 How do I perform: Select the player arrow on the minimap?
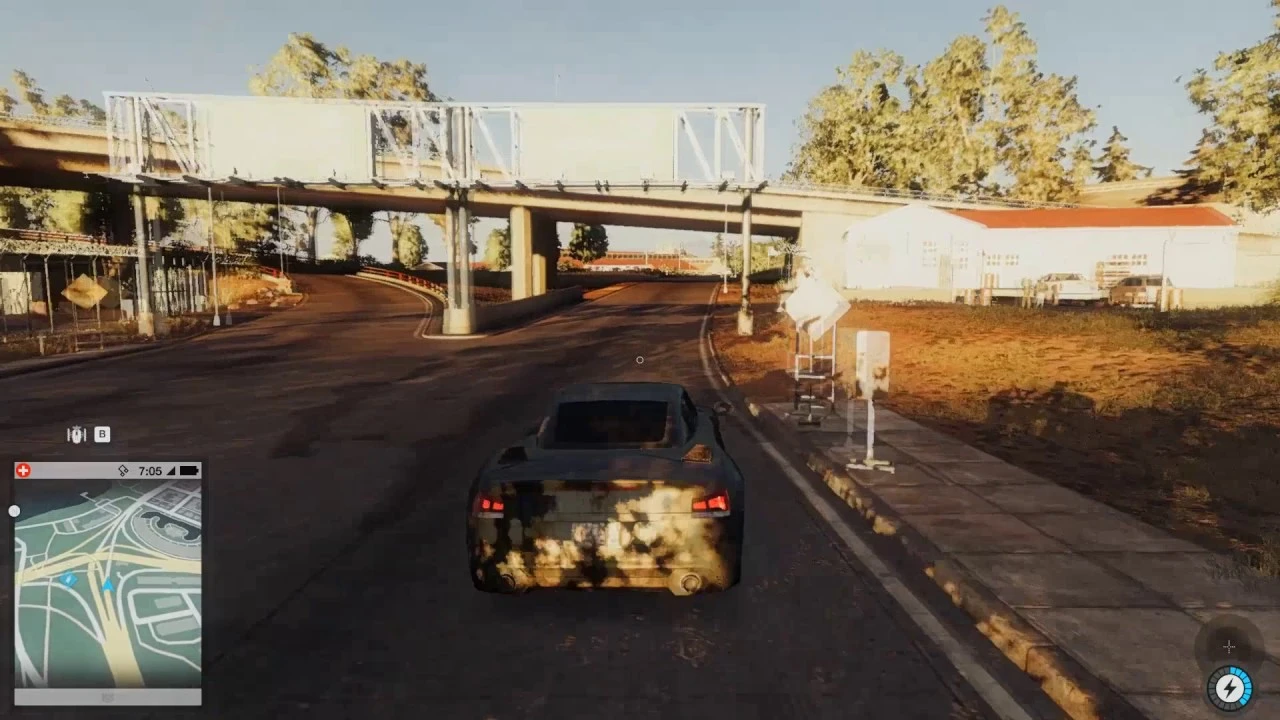pyautogui.click(x=107, y=585)
